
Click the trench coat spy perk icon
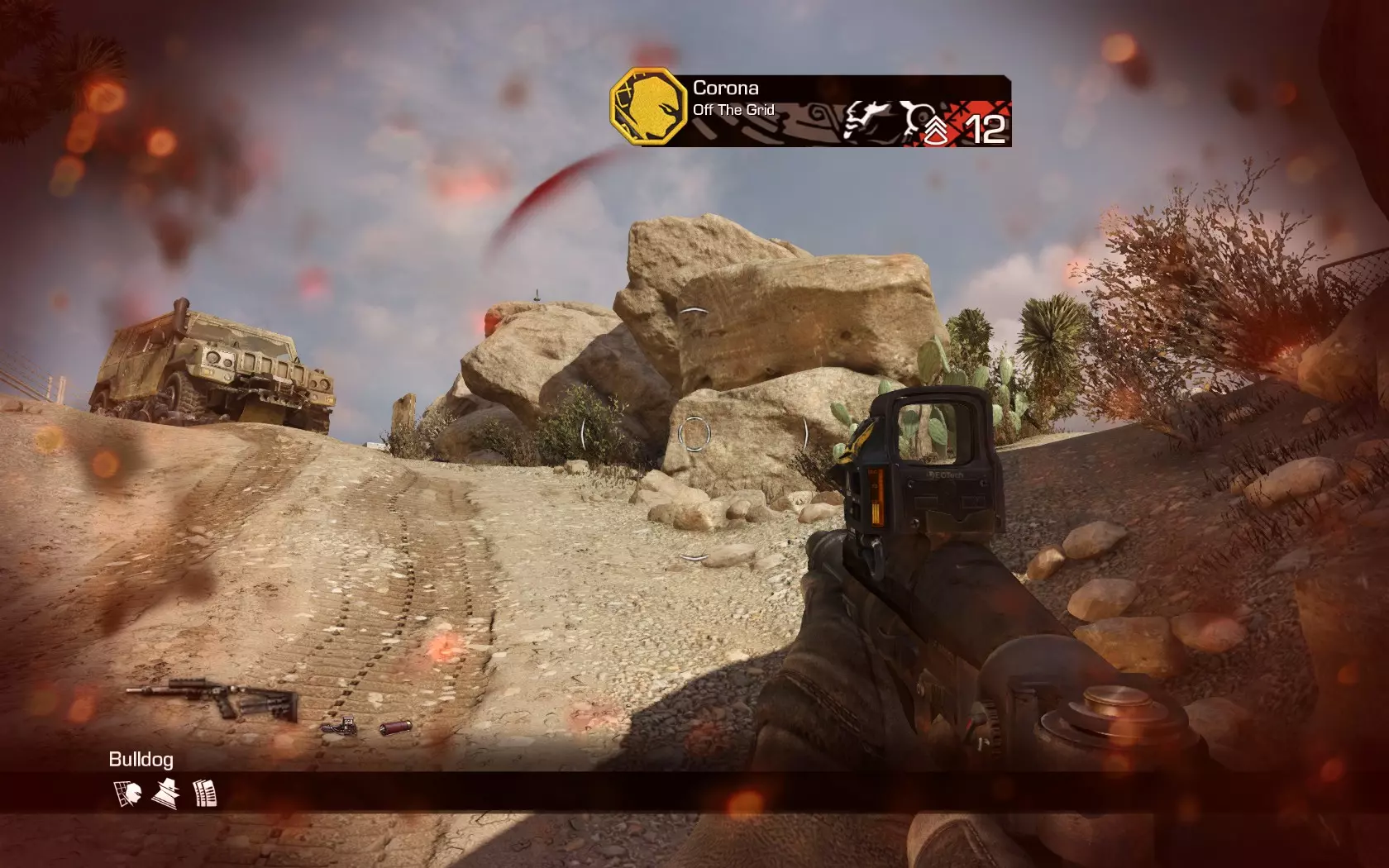tap(165, 794)
